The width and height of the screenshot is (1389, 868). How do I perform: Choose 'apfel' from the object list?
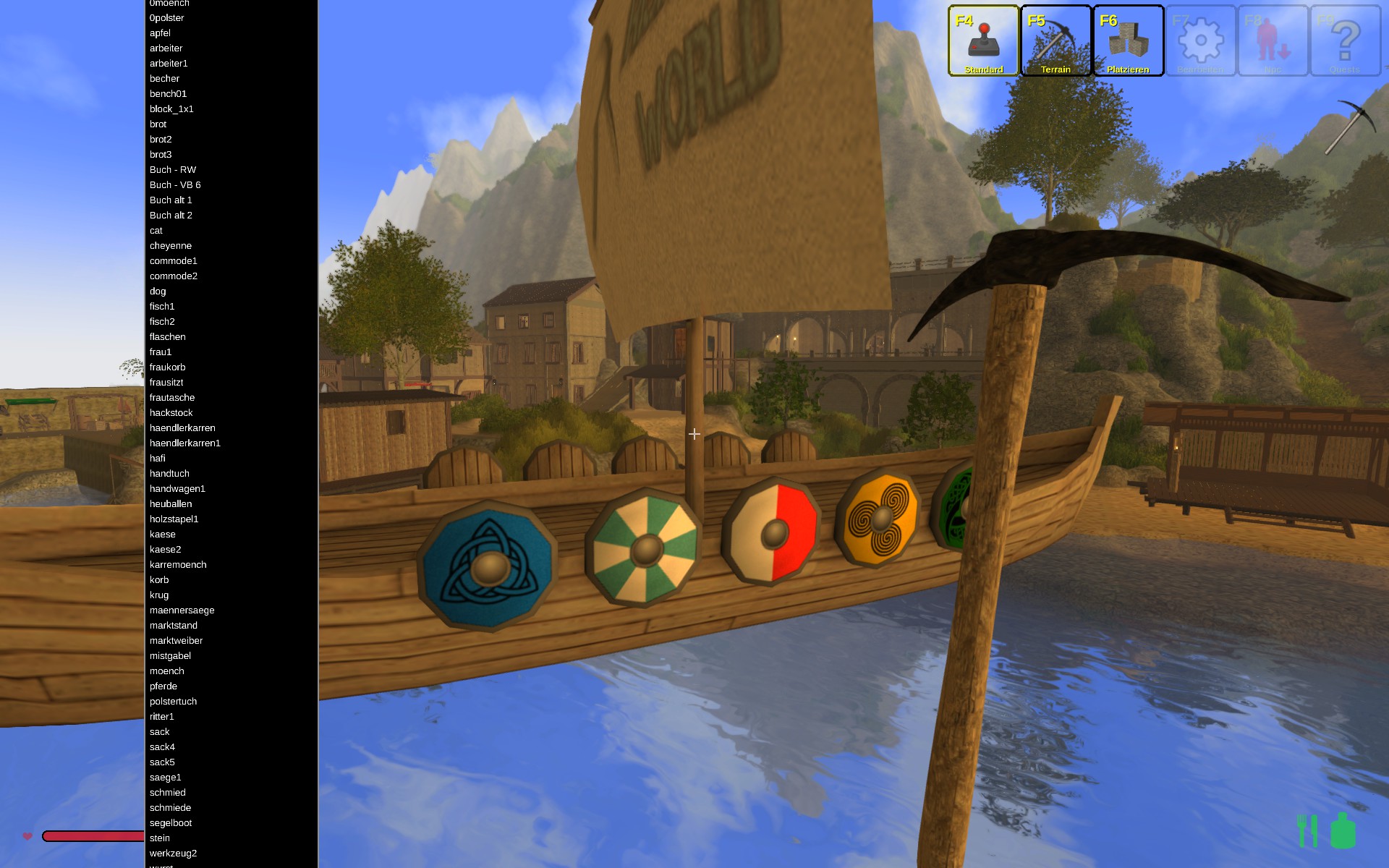coord(161,33)
